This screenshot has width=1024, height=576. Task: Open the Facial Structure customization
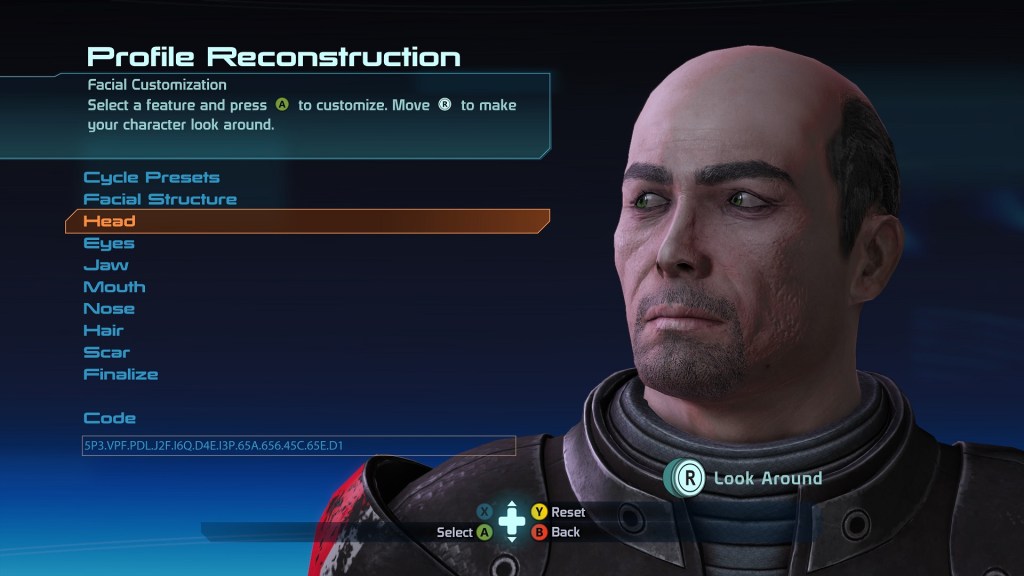coord(160,200)
